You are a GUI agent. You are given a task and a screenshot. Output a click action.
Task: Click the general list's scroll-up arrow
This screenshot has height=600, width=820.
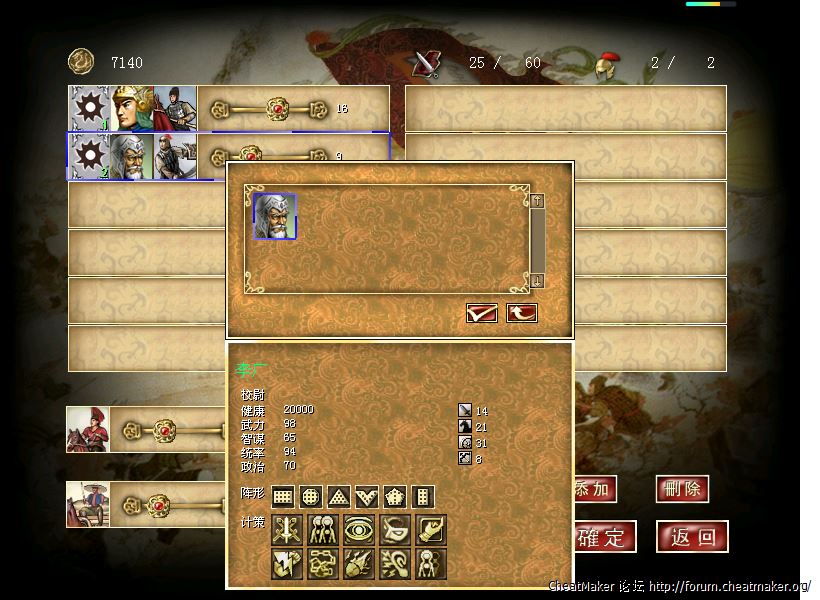537,201
